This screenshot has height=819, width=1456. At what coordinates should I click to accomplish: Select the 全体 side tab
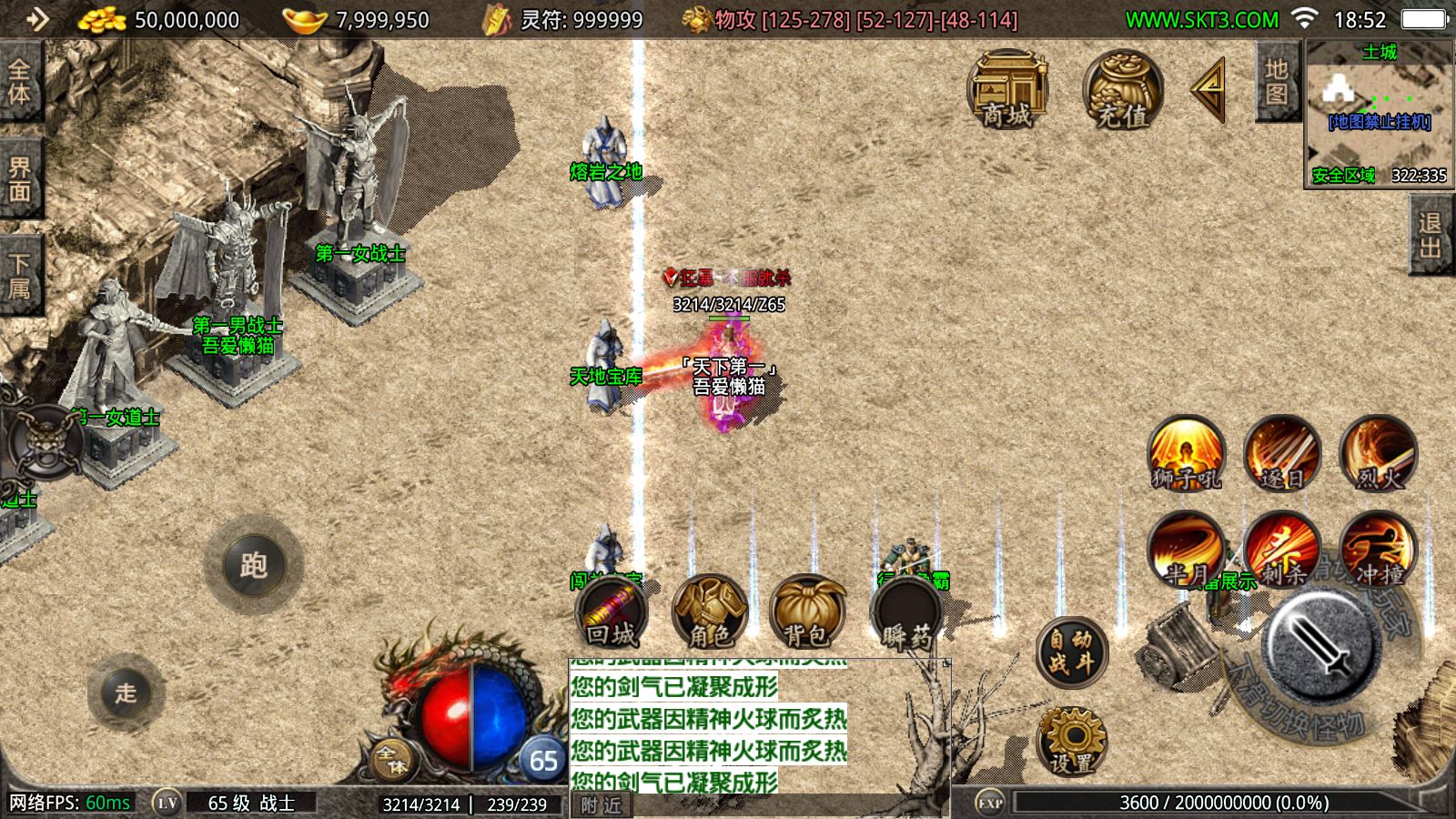(x=19, y=82)
